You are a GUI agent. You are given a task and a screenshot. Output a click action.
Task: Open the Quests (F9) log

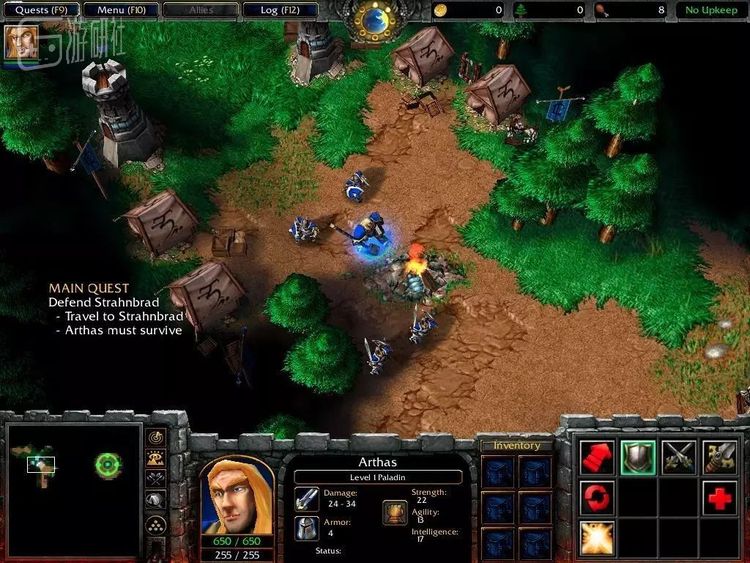[39, 10]
